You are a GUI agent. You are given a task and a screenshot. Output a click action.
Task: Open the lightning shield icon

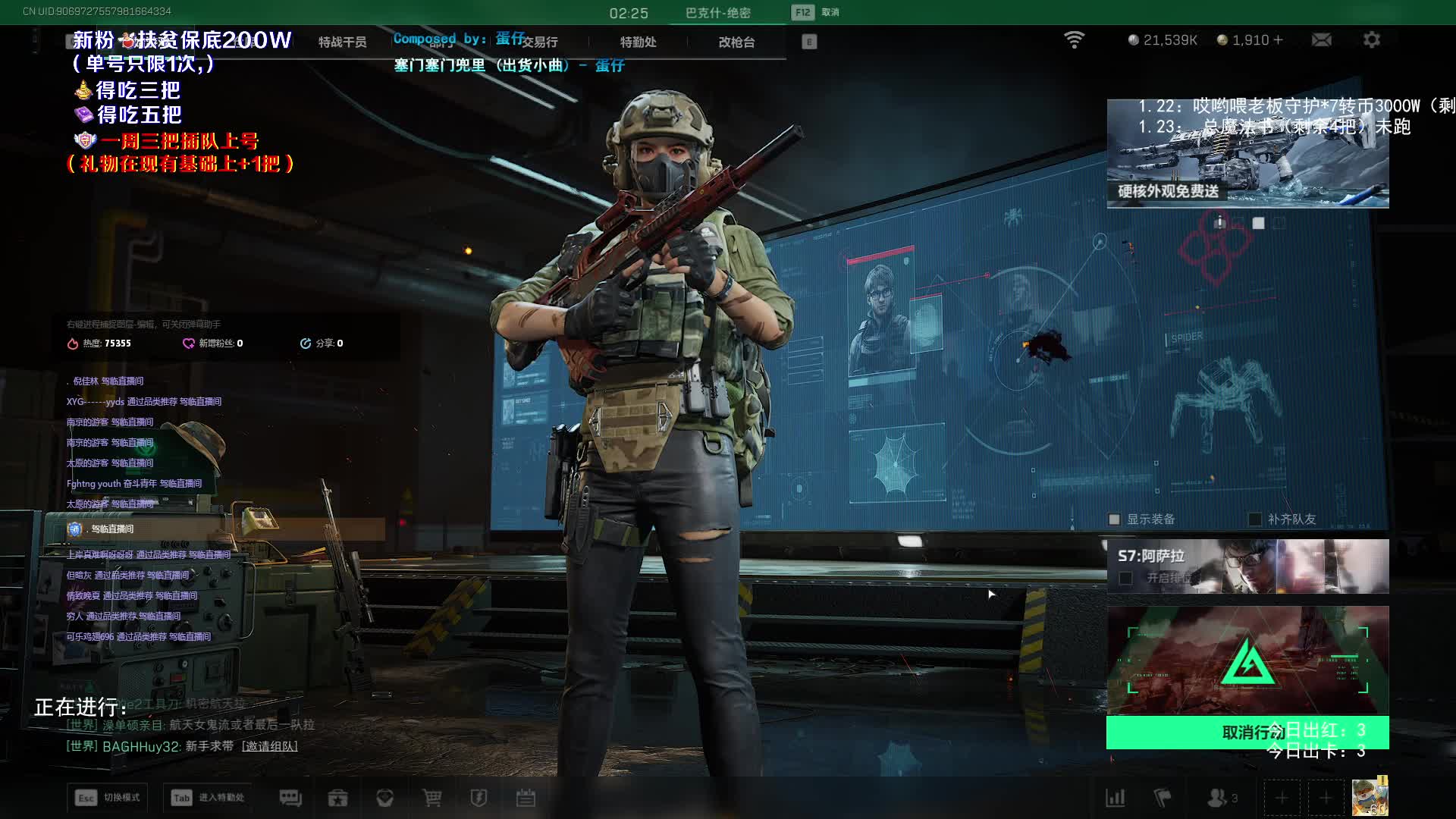point(479,798)
